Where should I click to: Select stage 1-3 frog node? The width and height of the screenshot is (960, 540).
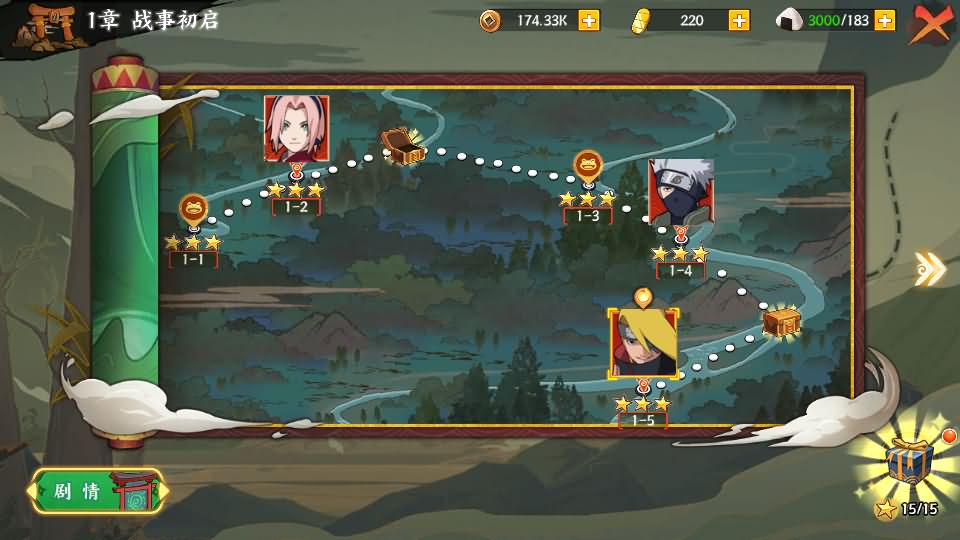coord(588,164)
